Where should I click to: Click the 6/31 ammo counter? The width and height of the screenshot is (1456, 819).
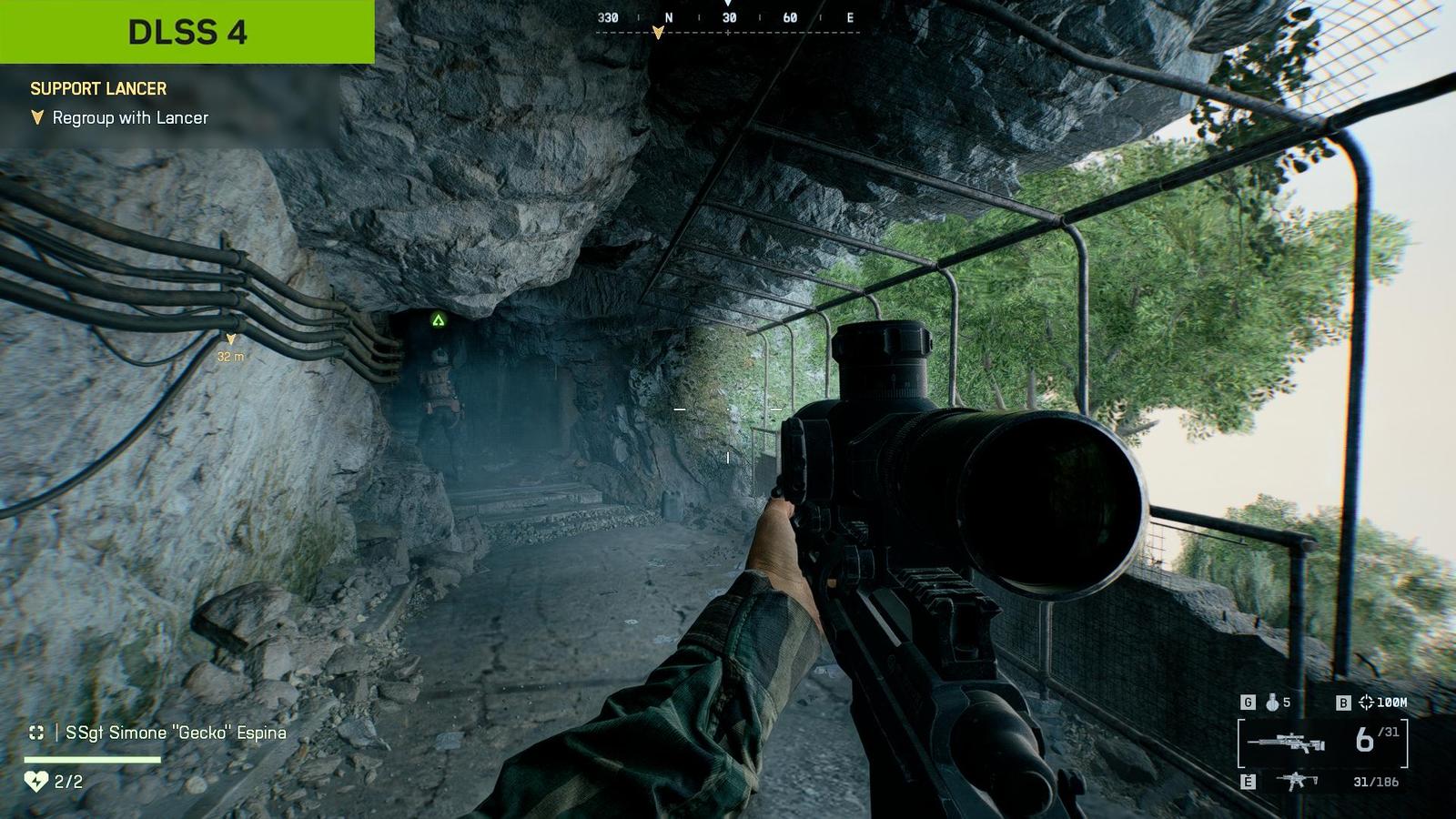tap(1371, 739)
